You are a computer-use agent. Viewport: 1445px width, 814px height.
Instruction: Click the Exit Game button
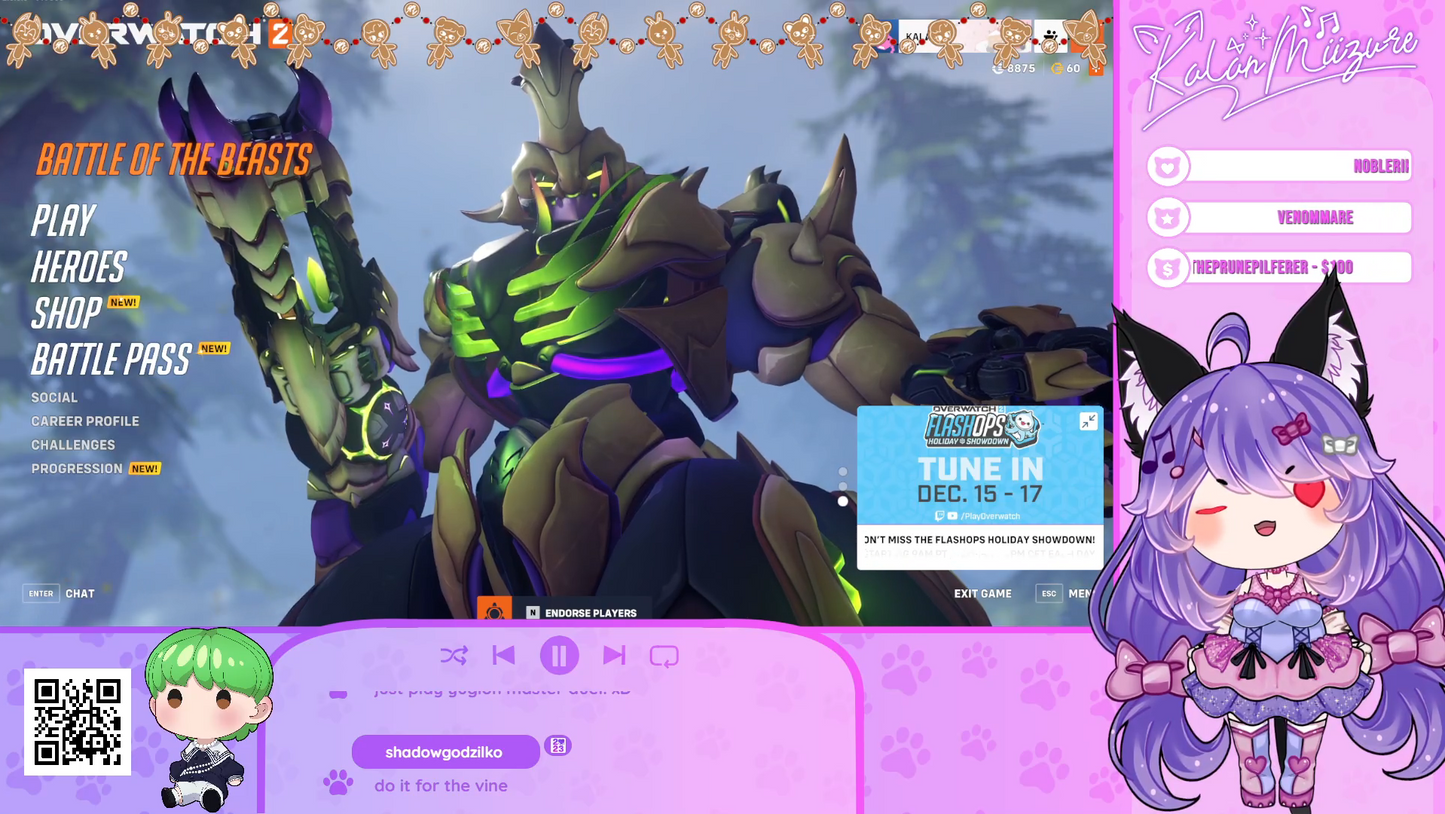tap(983, 593)
